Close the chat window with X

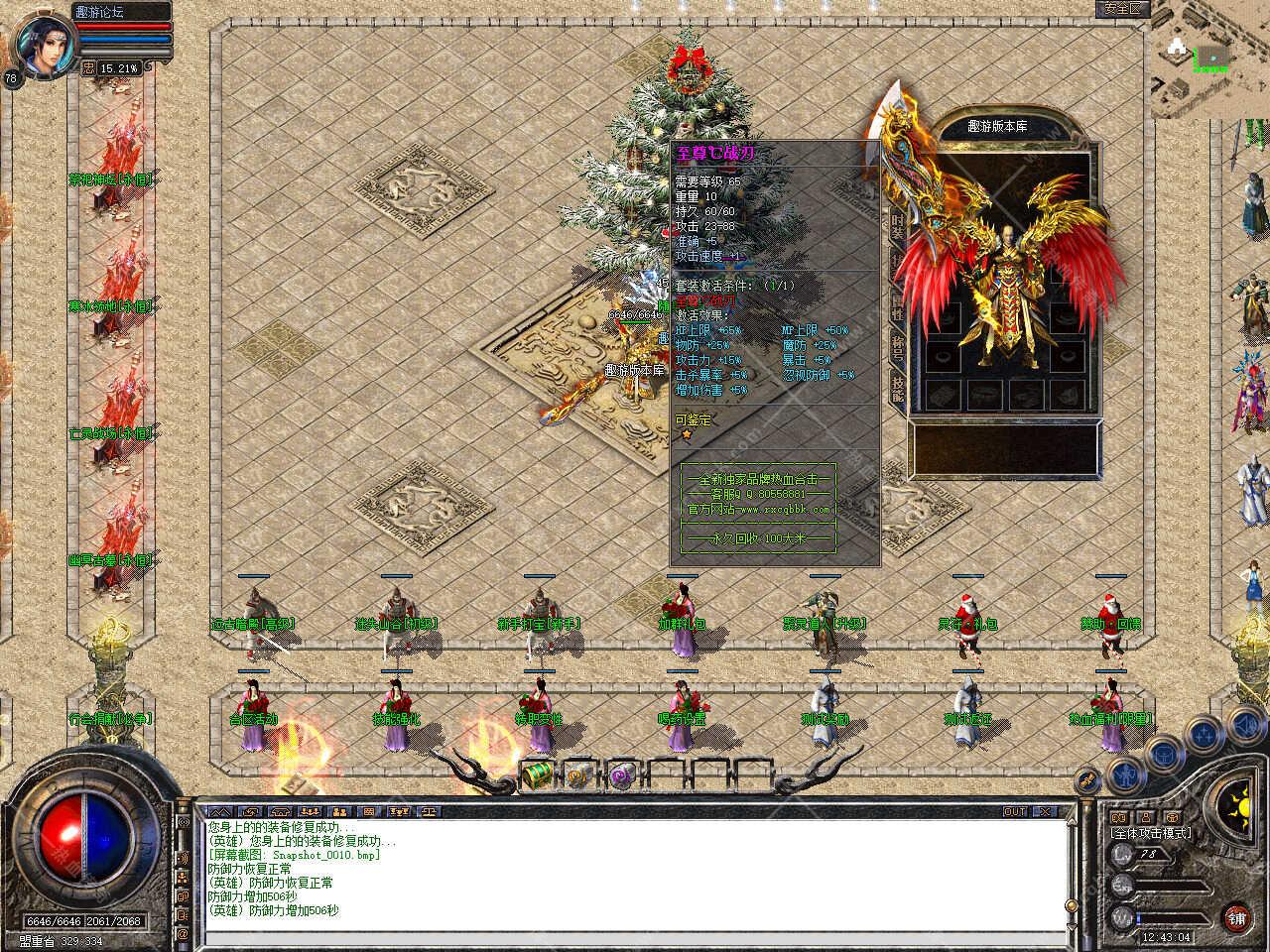click(x=1044, y=811)
